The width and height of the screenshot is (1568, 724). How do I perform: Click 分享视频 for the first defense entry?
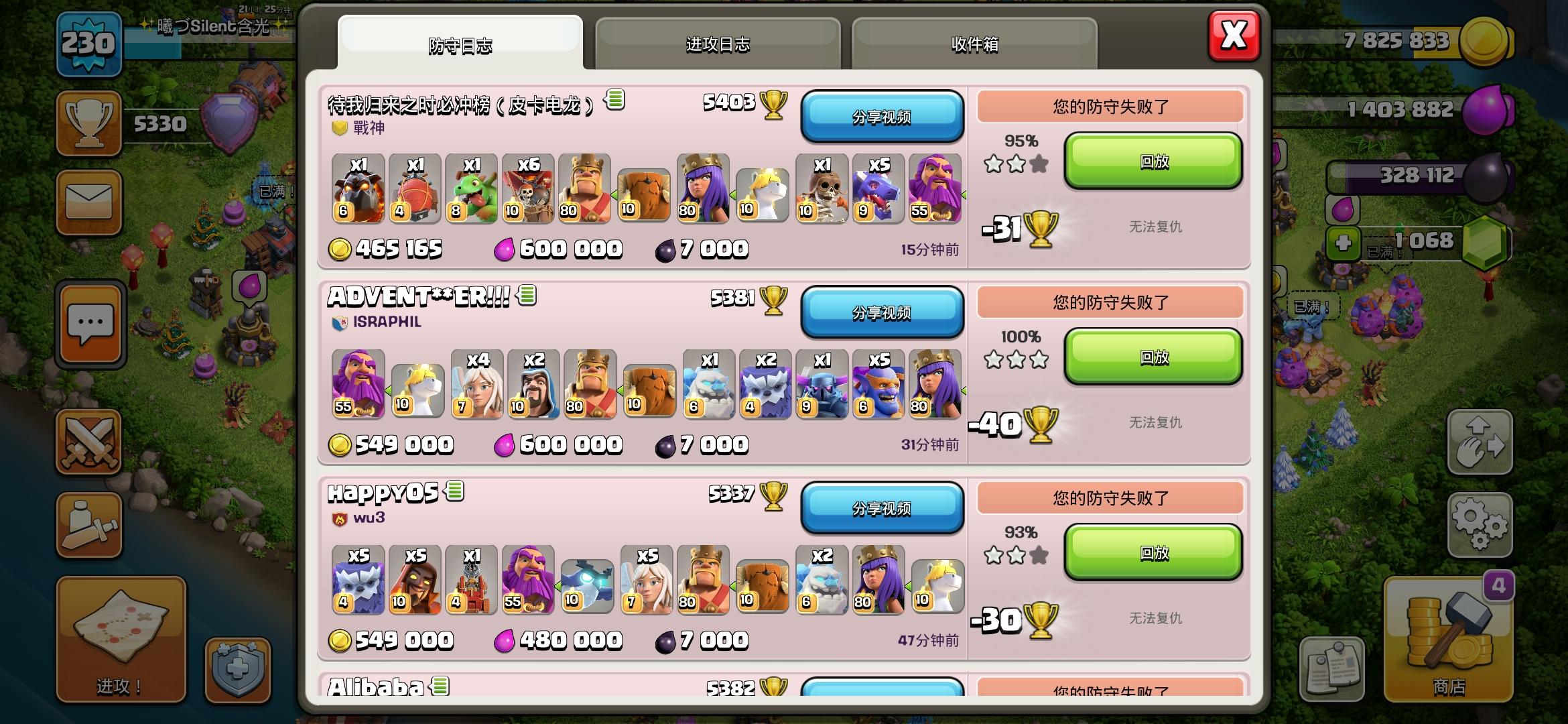click(x=883, y=117)
